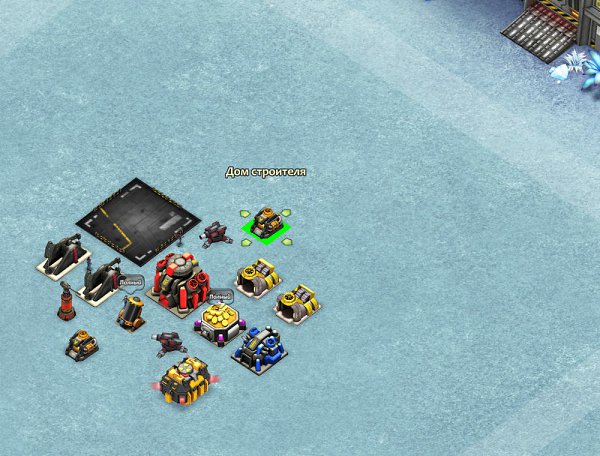Tap the Полный bubble above the dark barrel storage
This screenshot has width=600, height=456.
pos(131,283)
